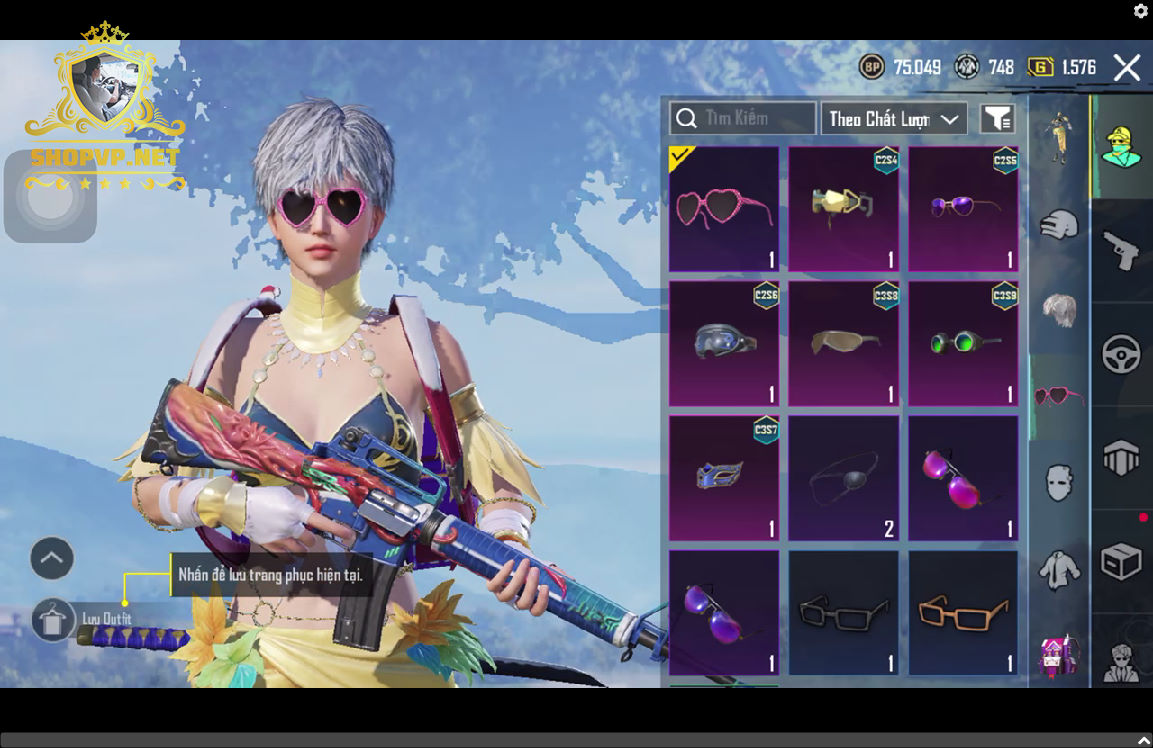Close the inventory with the X button
The image size is (1153, 748).
tap(1126, 68)
